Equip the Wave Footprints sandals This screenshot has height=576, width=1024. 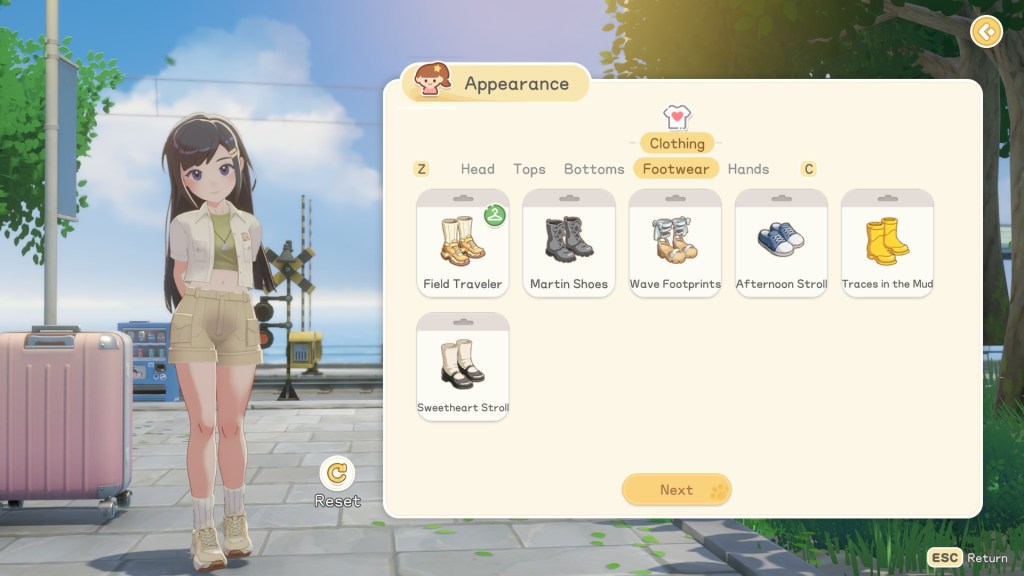675,243
